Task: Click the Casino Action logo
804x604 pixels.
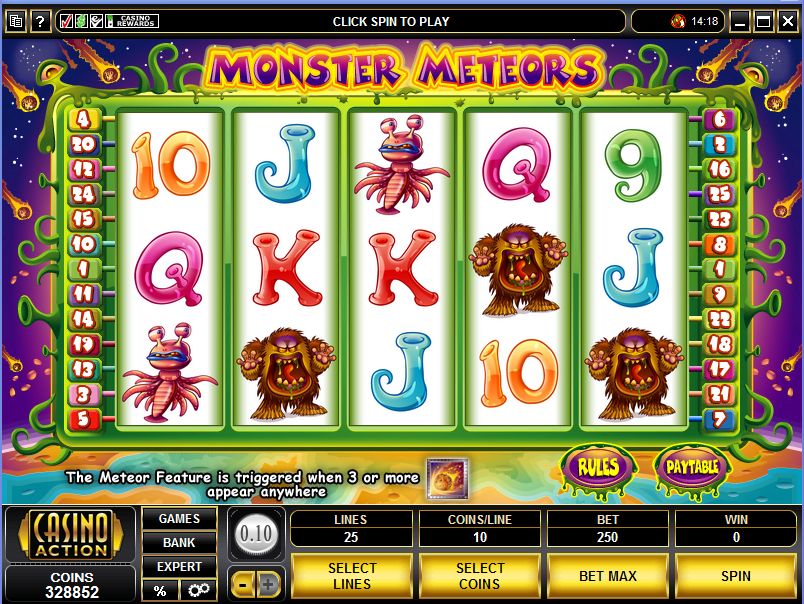Action: click(x=70, y=534)
